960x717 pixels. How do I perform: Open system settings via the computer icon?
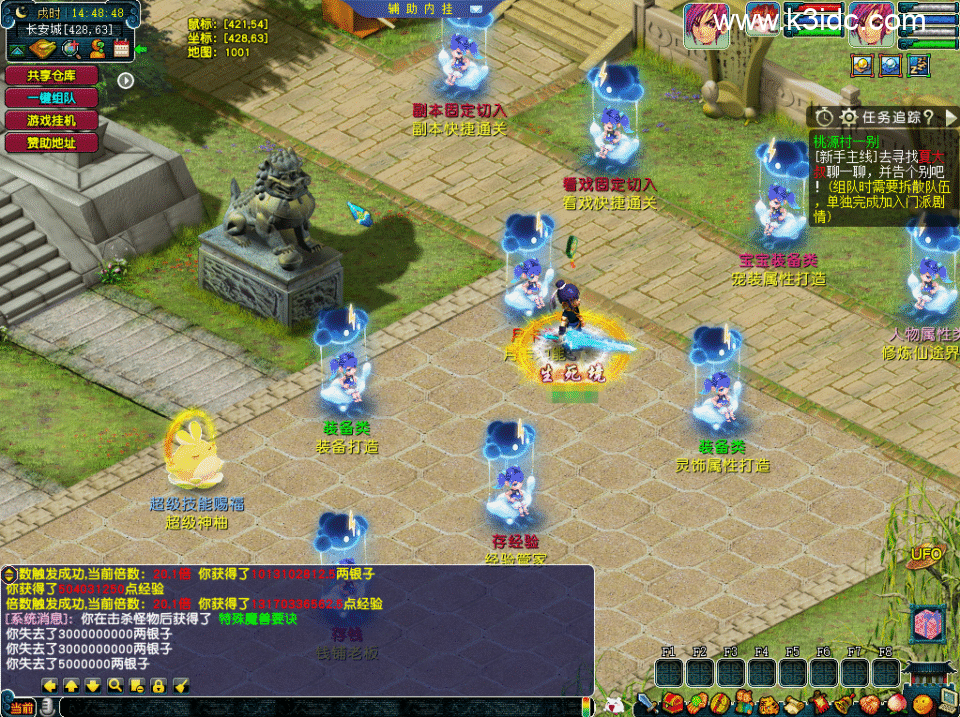coord(944,701)
